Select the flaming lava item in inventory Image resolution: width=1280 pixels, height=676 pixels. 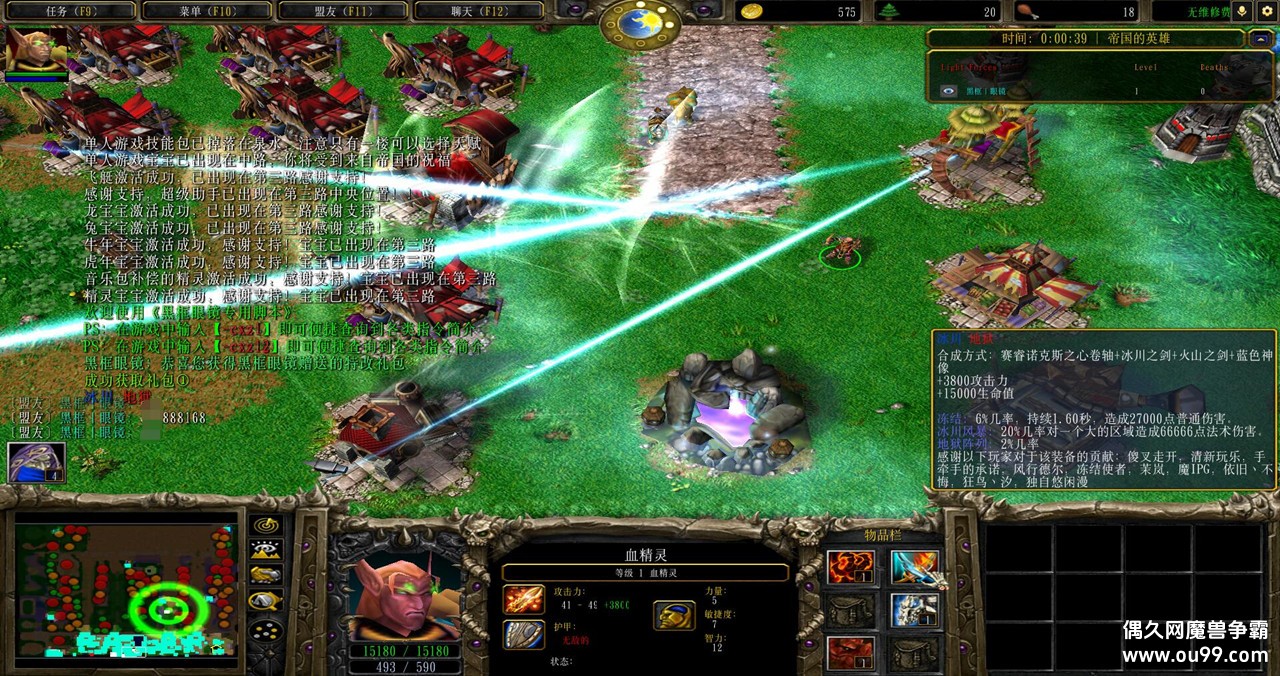click(851, 567)
